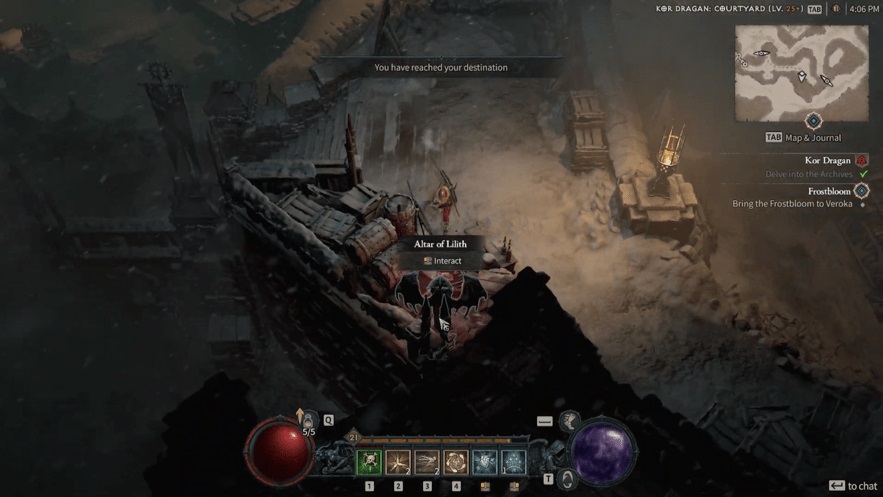
Task: Activate the green skull skill in slot 1
Action: click(x=369, y=462)
